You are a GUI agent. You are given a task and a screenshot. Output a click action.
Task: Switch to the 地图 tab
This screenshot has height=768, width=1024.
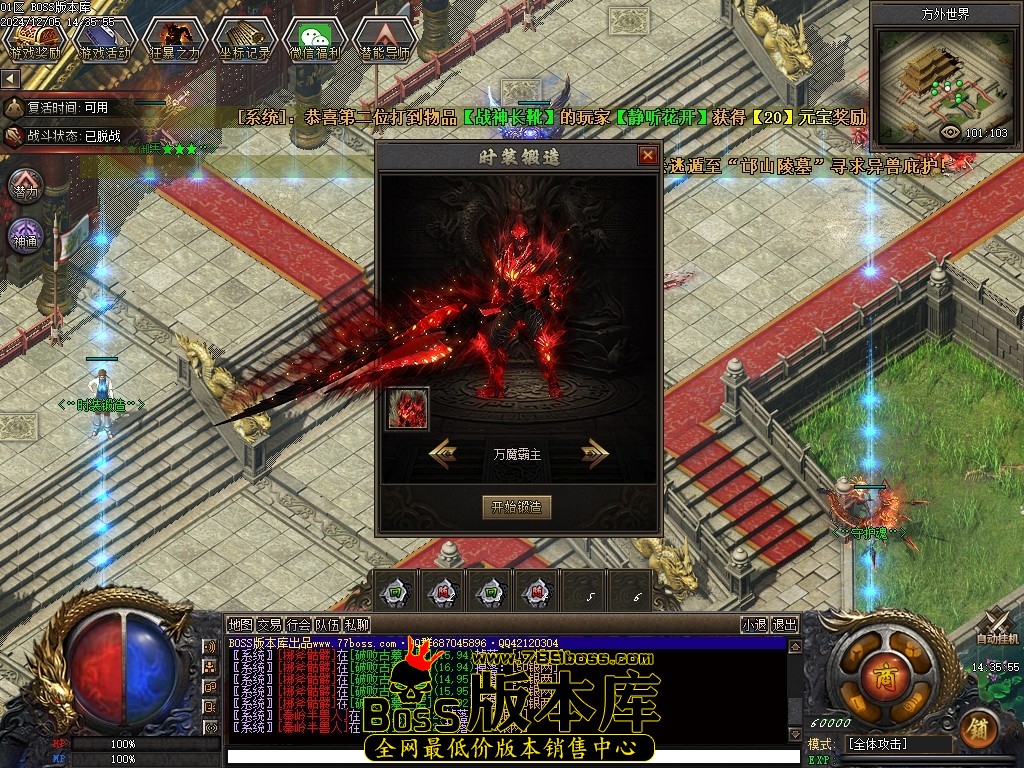[x=240, y=625]
